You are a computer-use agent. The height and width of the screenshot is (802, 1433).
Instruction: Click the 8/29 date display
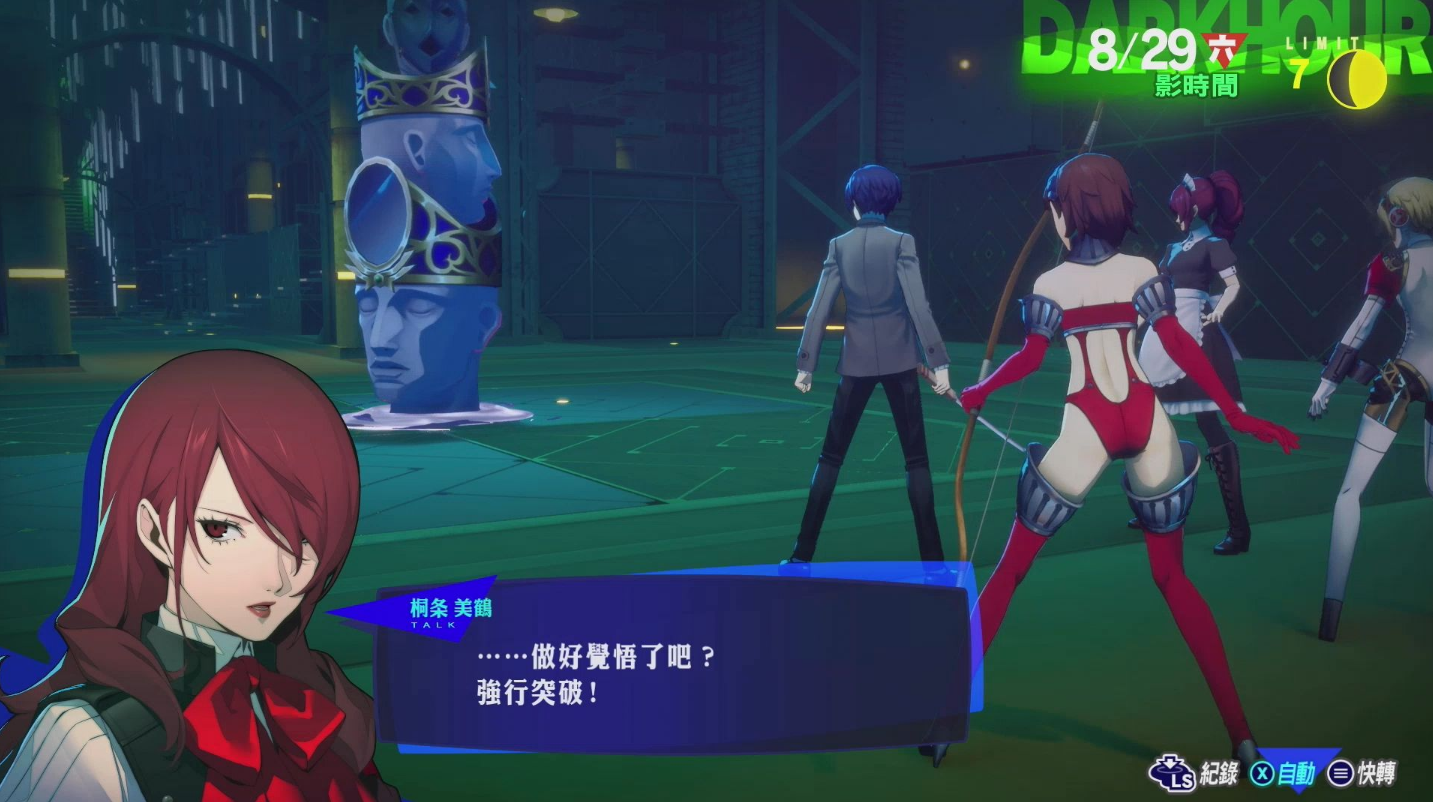tap(1141, 48)
